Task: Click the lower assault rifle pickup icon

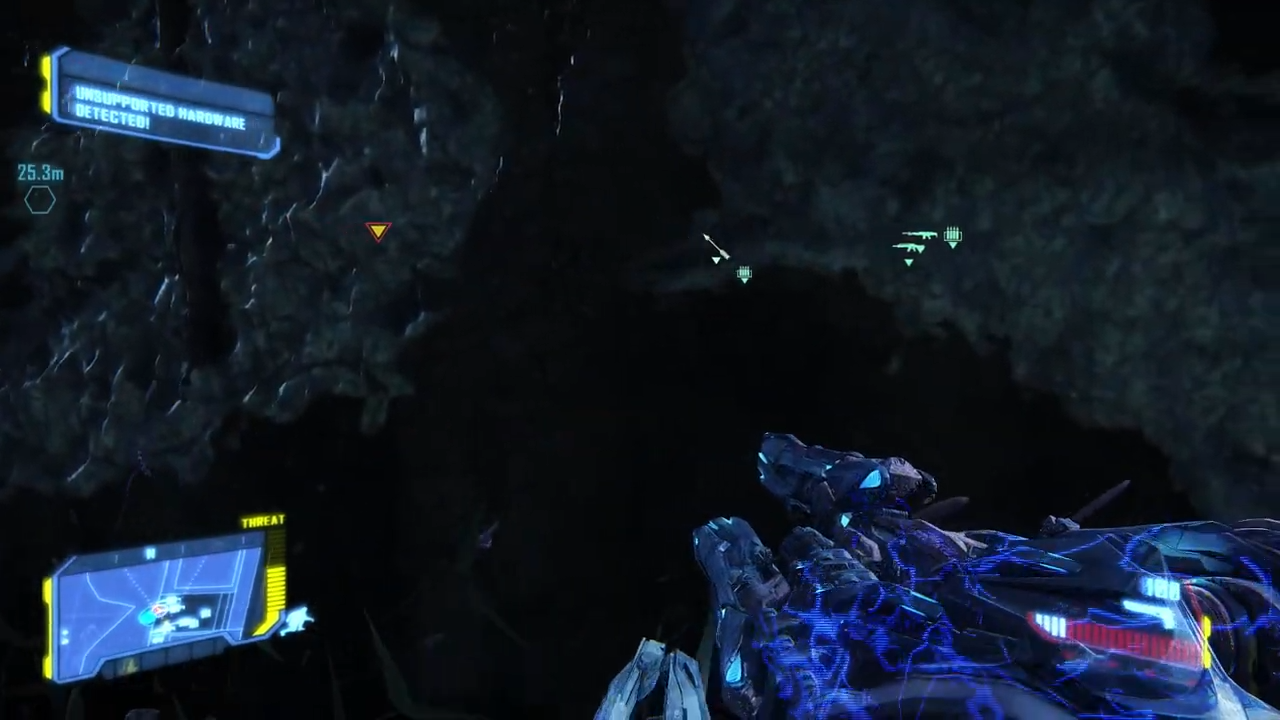Action: pyautogui.click(x=908, y=247)
